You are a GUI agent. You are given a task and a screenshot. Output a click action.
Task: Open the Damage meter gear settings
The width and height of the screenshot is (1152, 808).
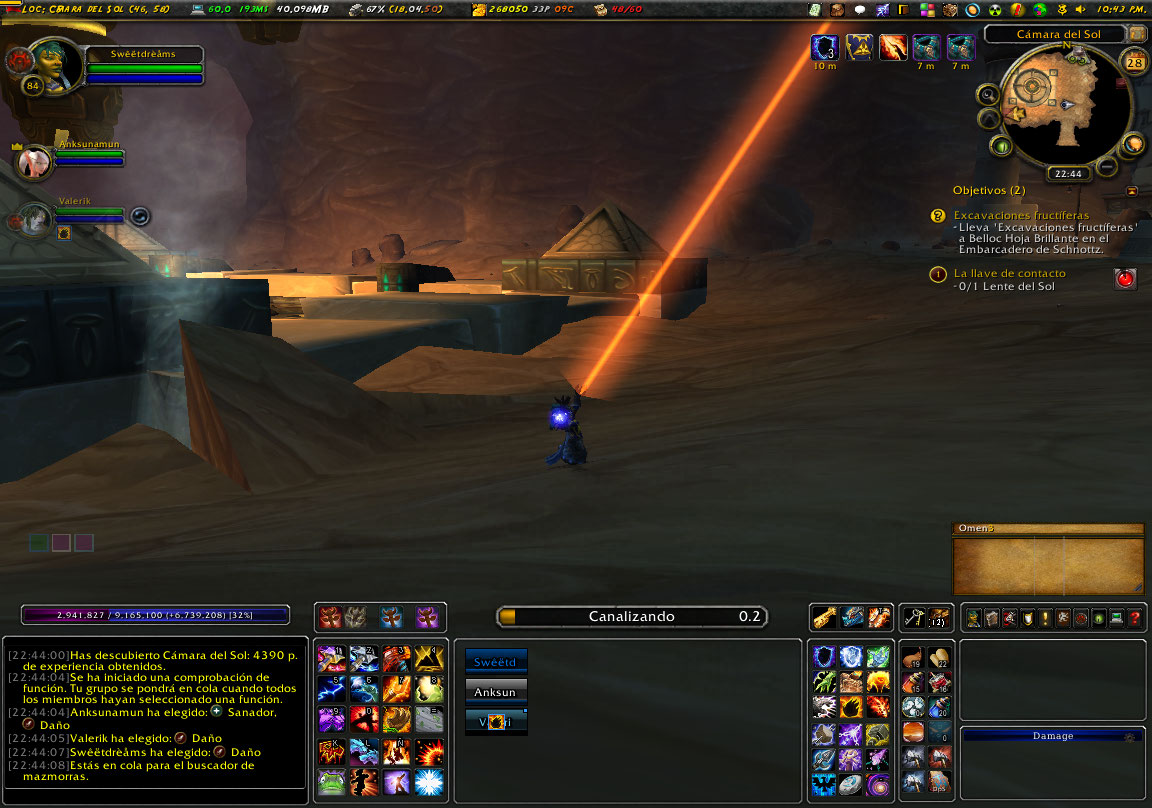coord(1129,736)
